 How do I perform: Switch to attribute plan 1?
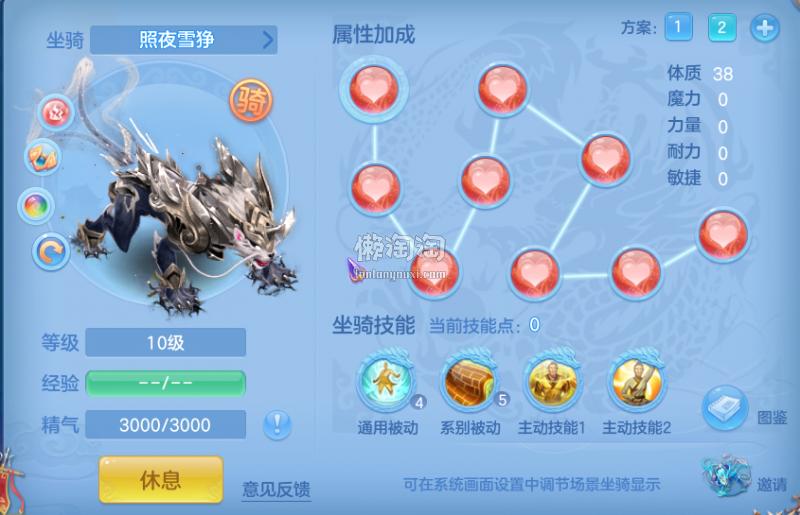point(677,28)
